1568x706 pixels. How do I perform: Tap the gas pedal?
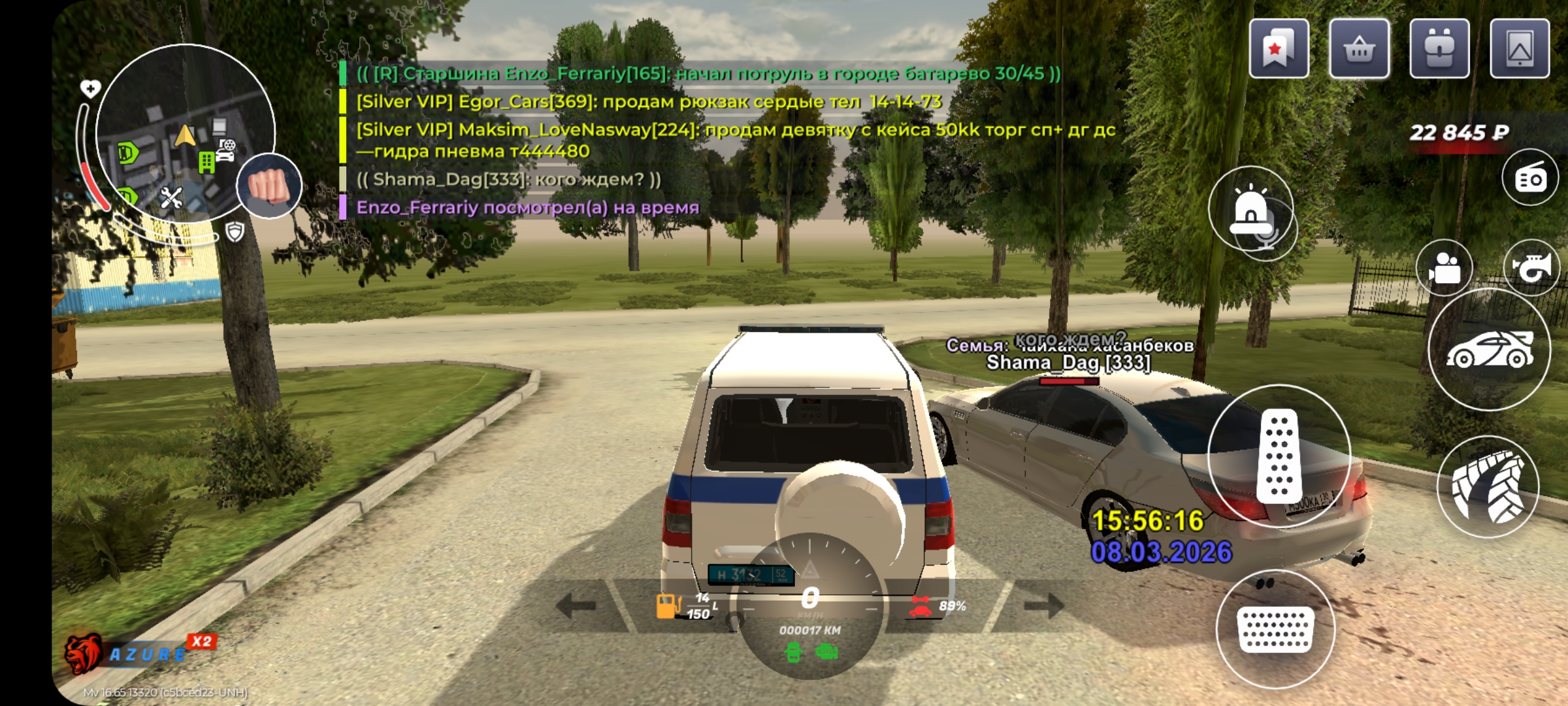pos(1279,456)
